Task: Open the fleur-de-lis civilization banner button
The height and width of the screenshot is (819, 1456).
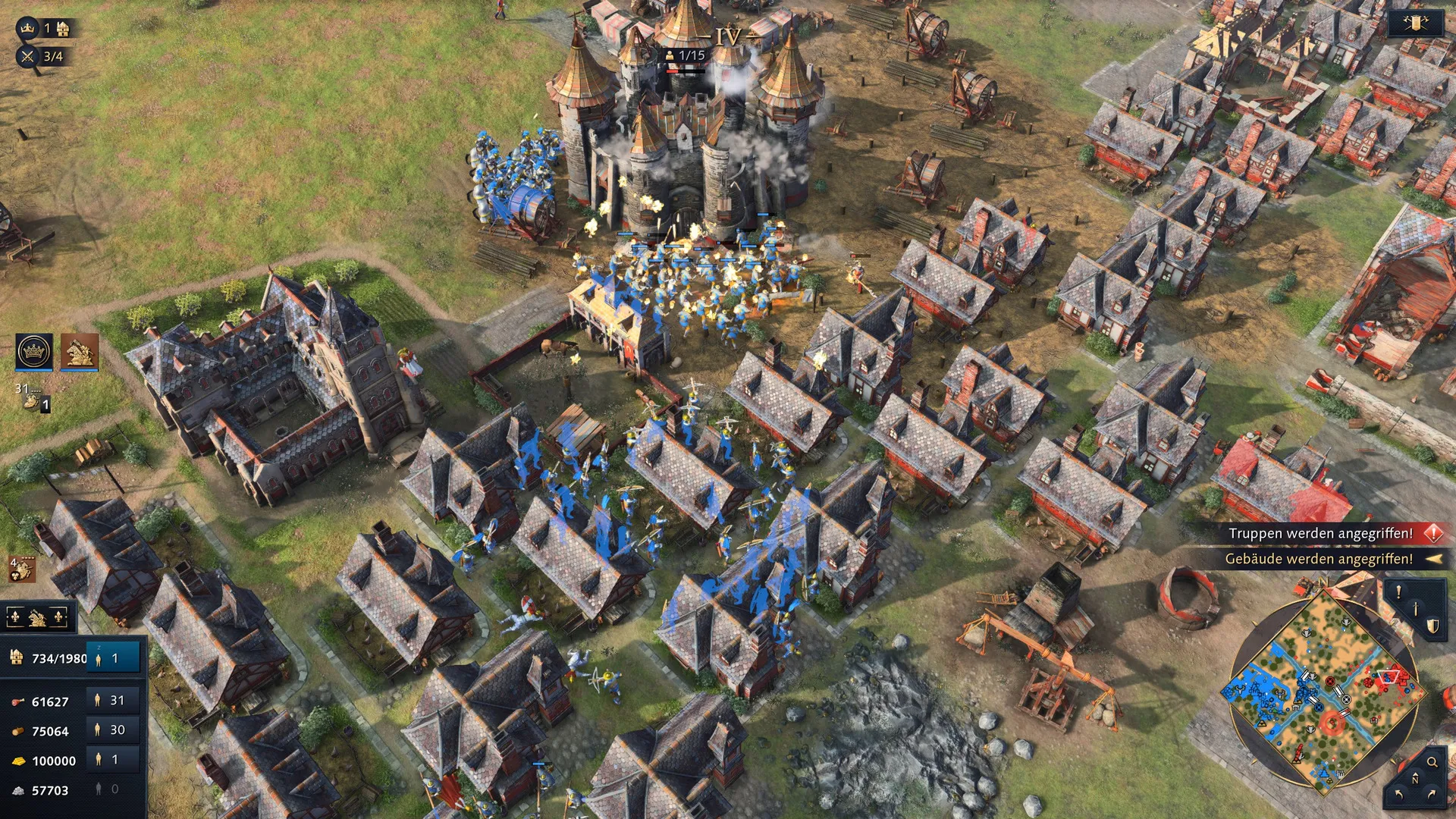Action: tap(37, 618)
